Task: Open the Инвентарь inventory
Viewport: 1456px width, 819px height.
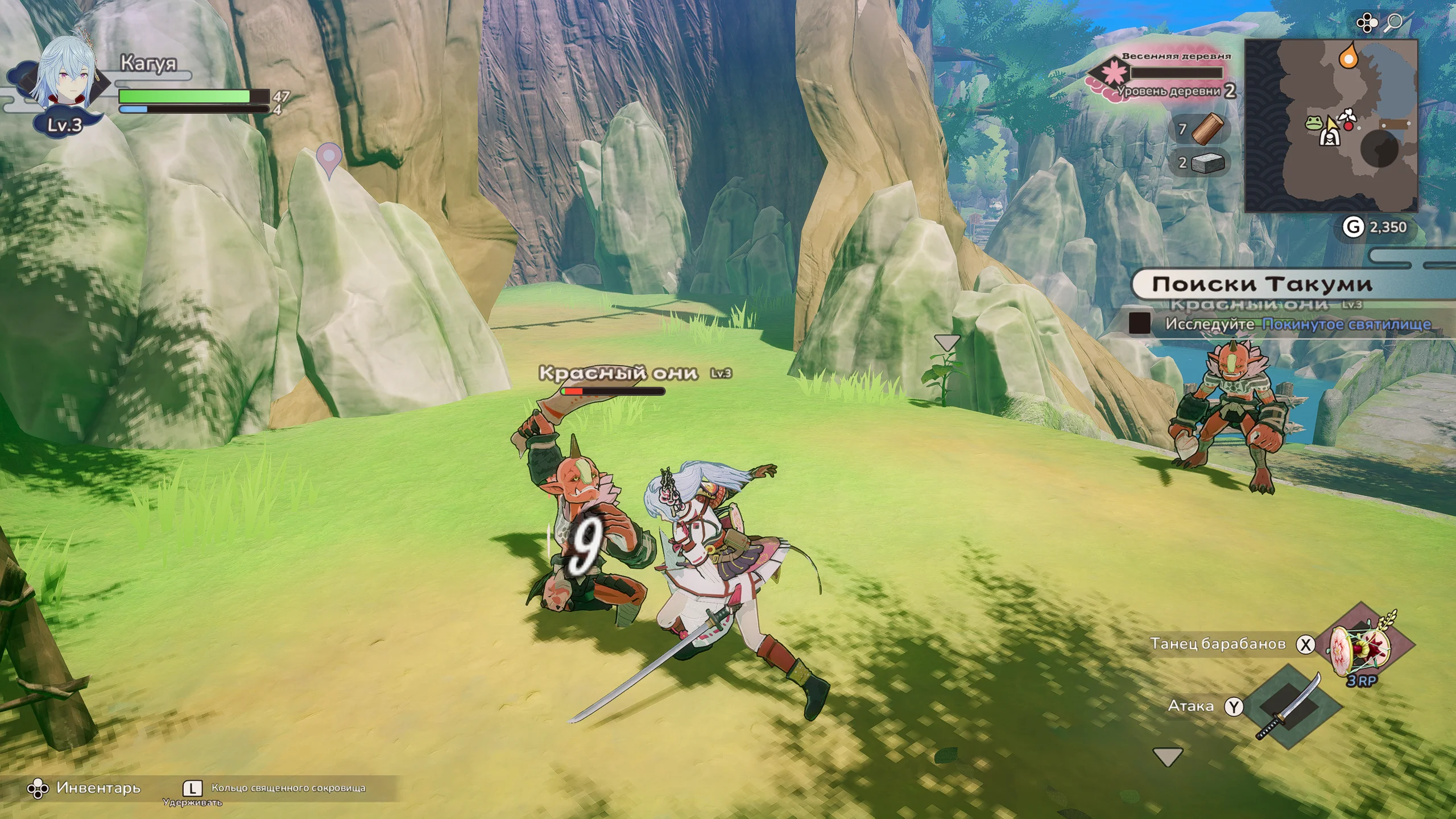Action: (85, 788)
